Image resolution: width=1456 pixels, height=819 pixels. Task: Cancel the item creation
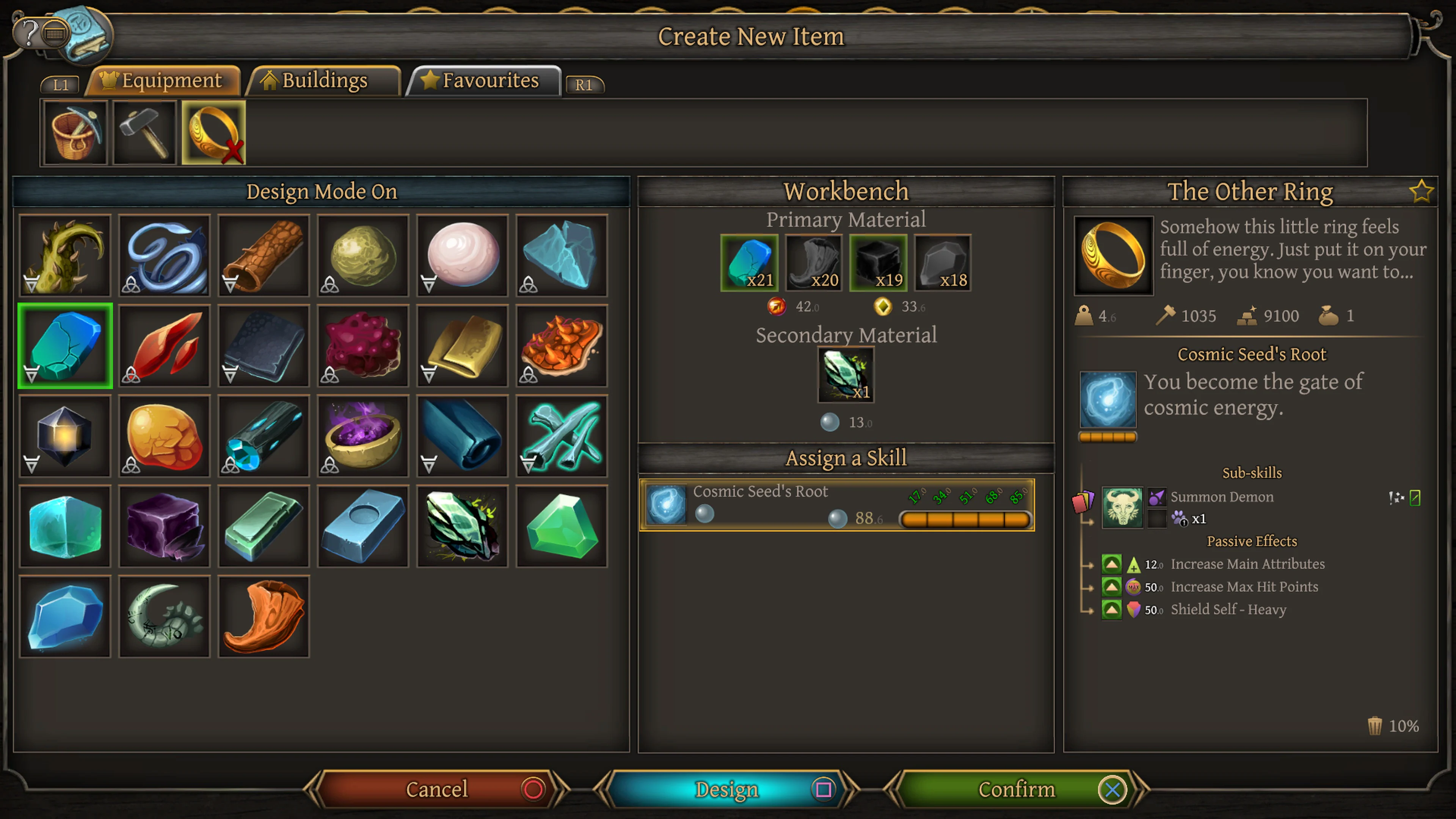pyautogui.click(x=436, y=789)
